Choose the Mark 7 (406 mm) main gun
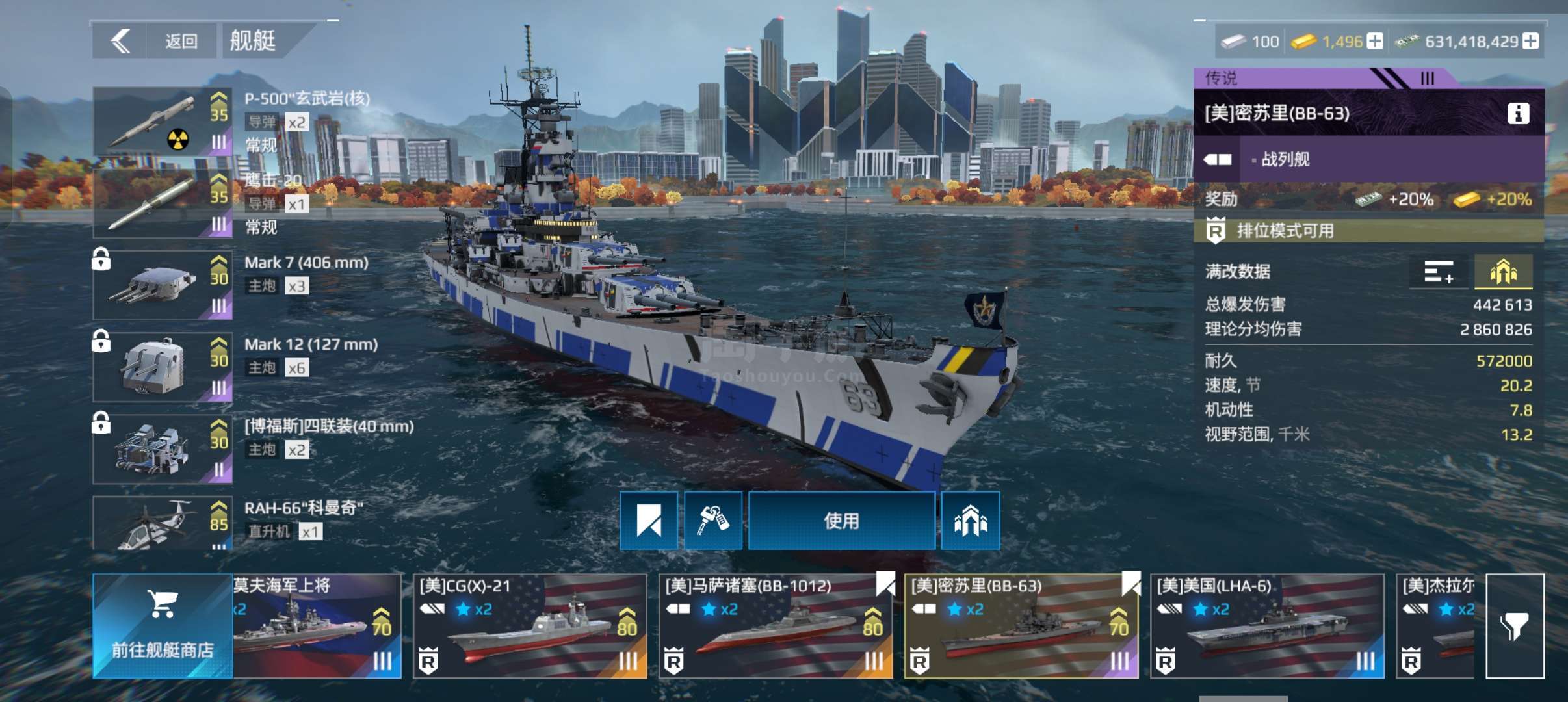The width and height of the screenshot is (1568, 702). [x=163, y=285]
